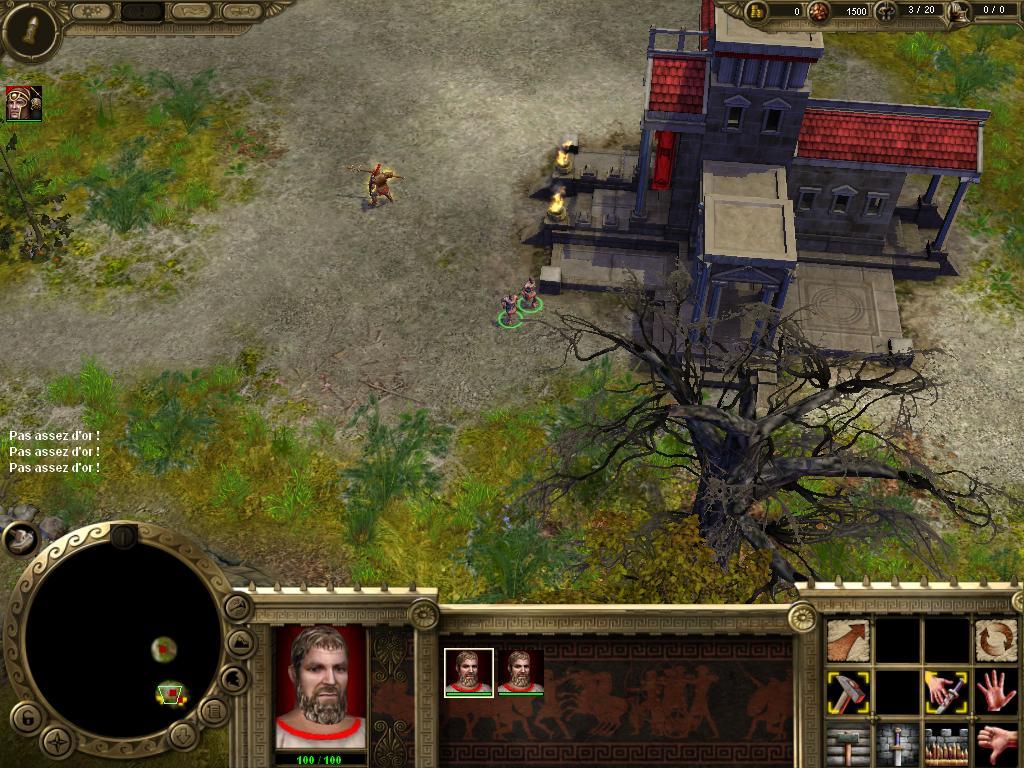
Task: Select the first bearded worker portrait
Action: click(468, 672)
